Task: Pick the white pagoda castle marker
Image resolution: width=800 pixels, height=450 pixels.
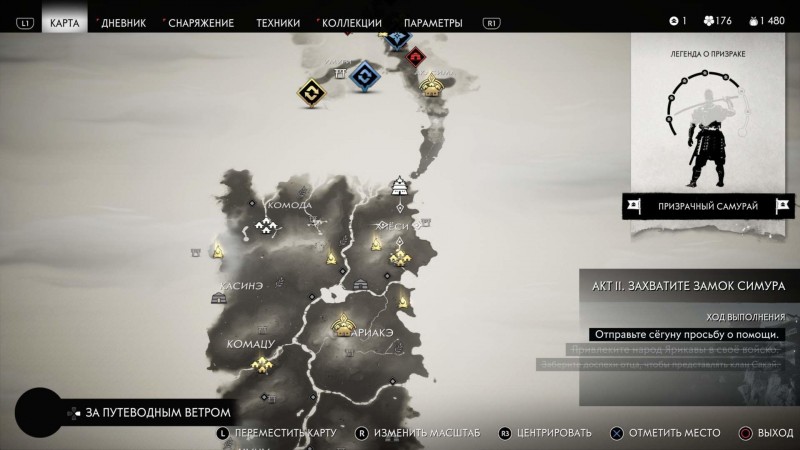Action: coord(400,185)
